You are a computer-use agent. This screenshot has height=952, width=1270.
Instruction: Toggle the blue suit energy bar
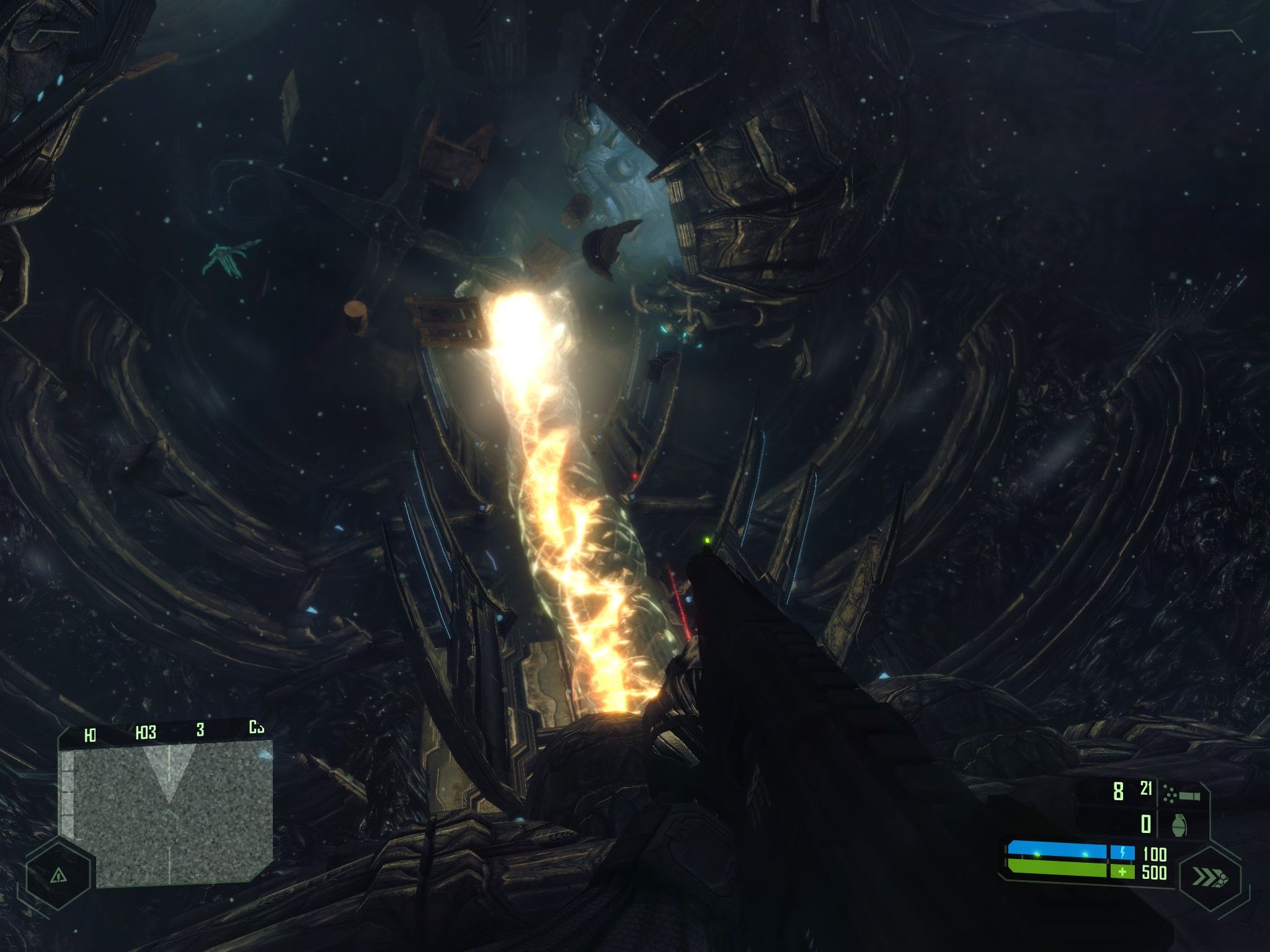tap(1057, 850)
